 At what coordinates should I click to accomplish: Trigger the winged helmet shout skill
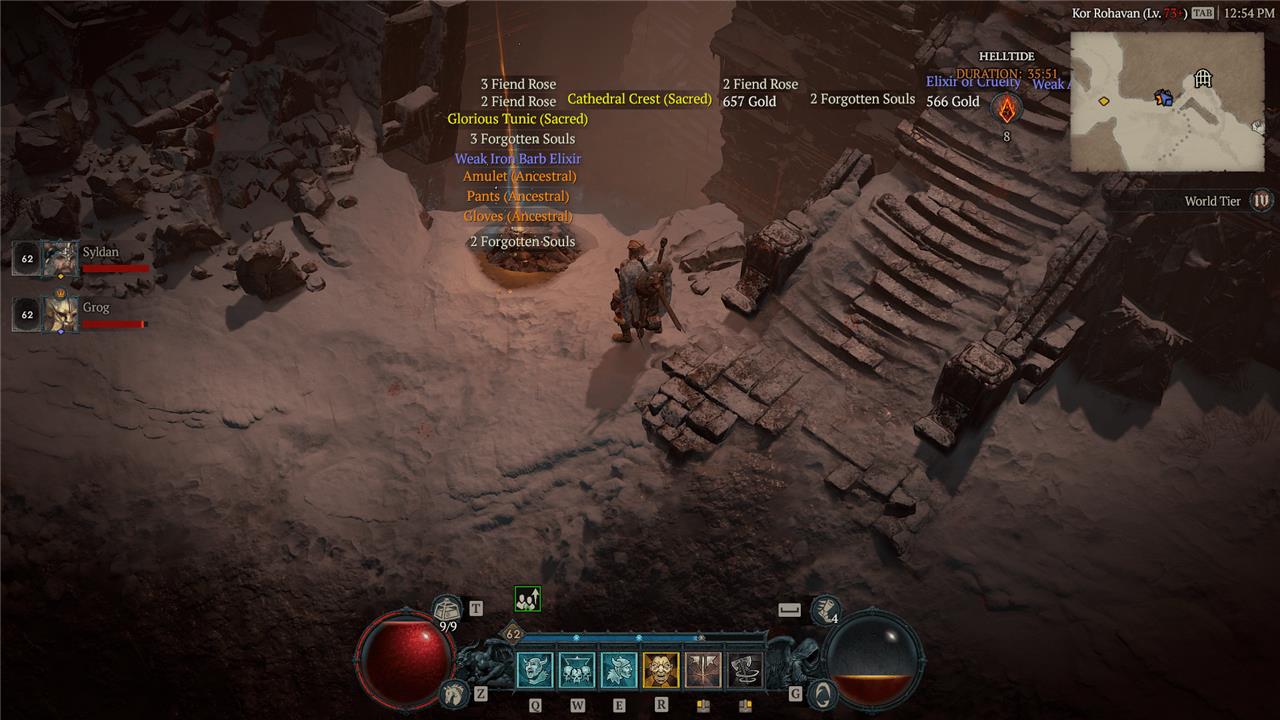pyautogui.click(x=619, y=670)
